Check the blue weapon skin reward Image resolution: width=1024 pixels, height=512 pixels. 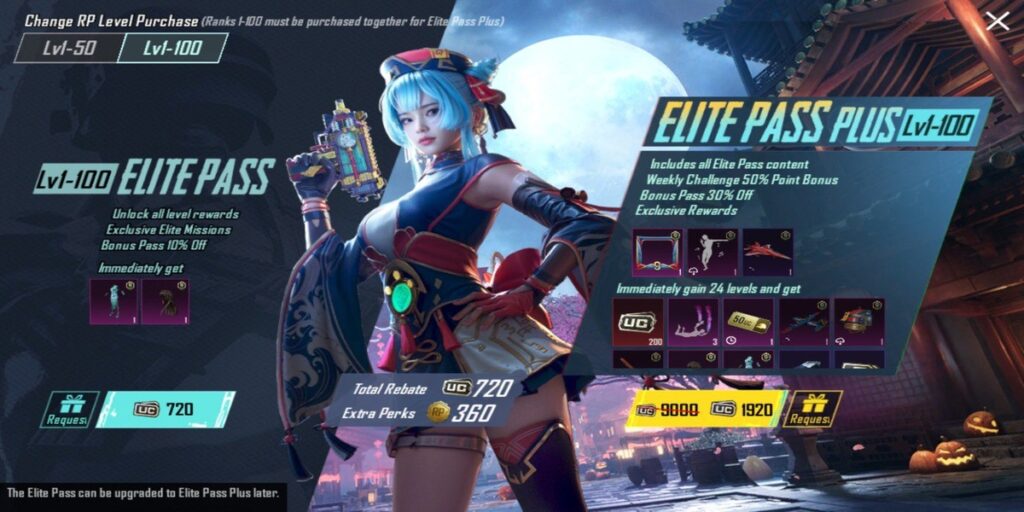804,321
